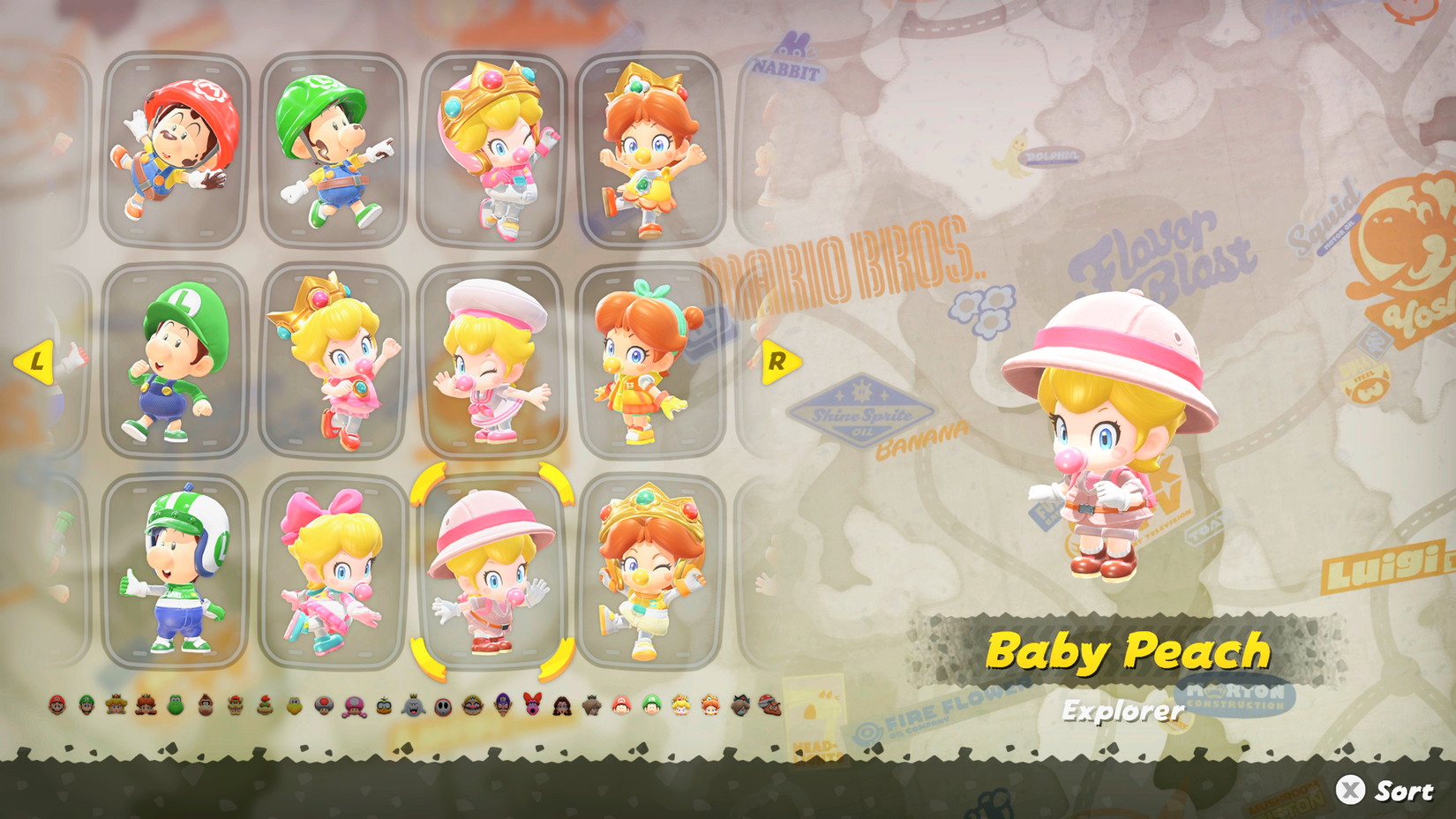Click the L arrow to page left
This screenshot has height=819, width=1456.
37,362
